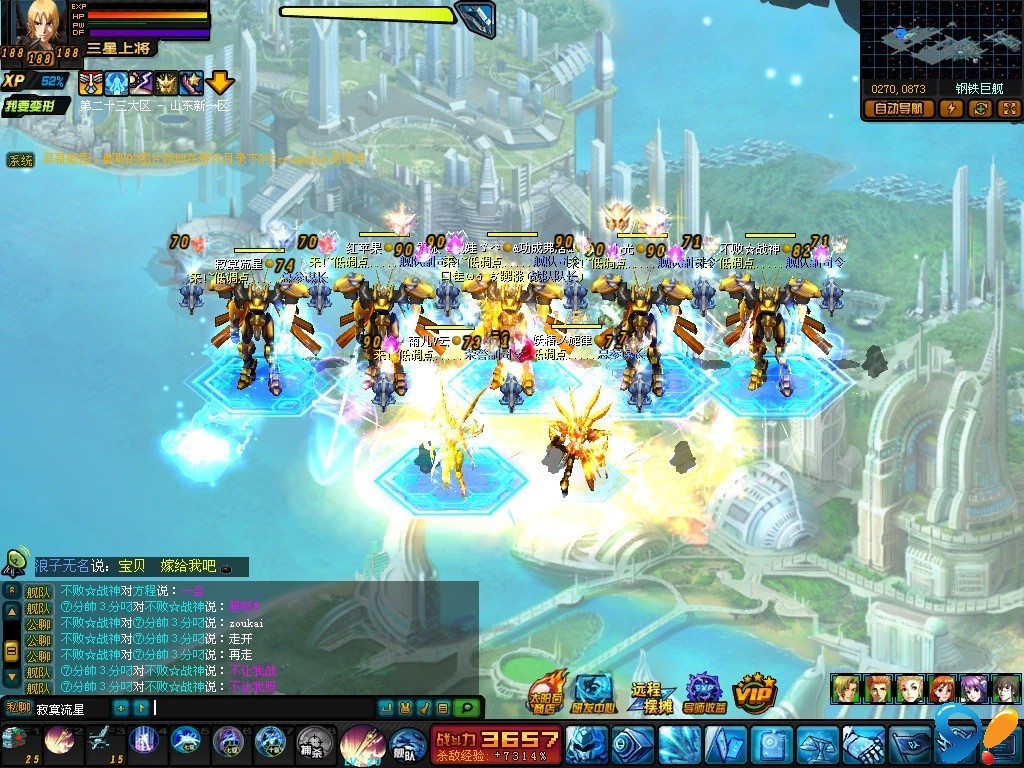
Task: Open the 研发中心 research center
Action: (x=594, y=691)
